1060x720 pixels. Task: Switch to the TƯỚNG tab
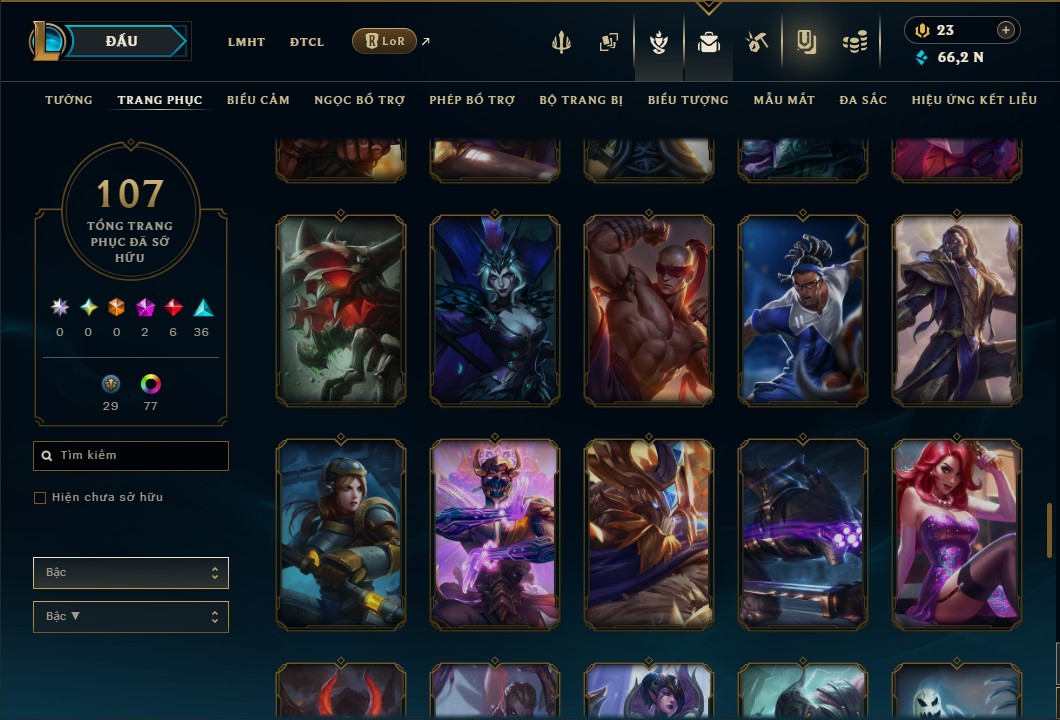pyautogui.click(x=69, y=100)
